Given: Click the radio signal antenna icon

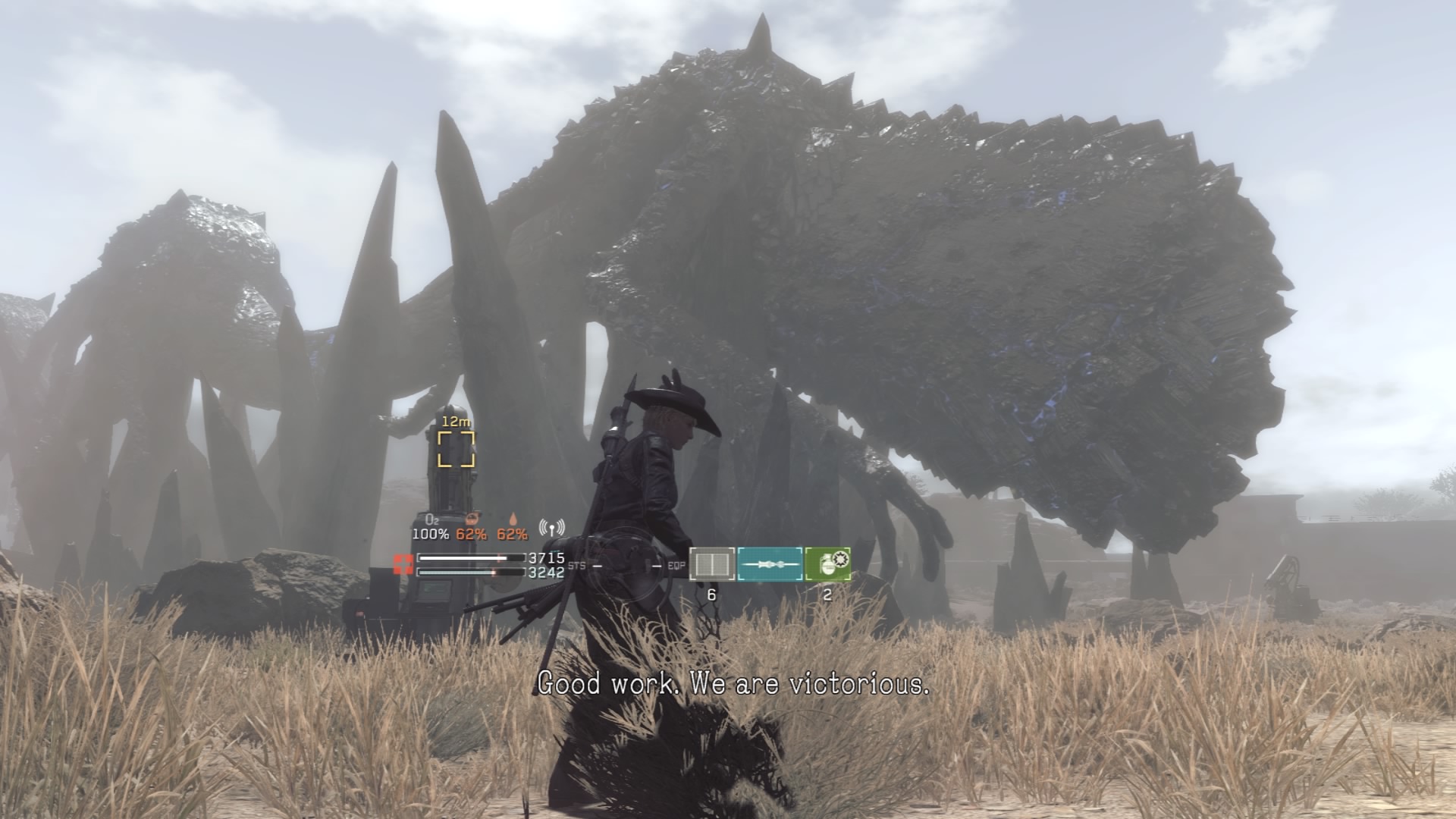Looking at the screenshot, I should 551,527.
